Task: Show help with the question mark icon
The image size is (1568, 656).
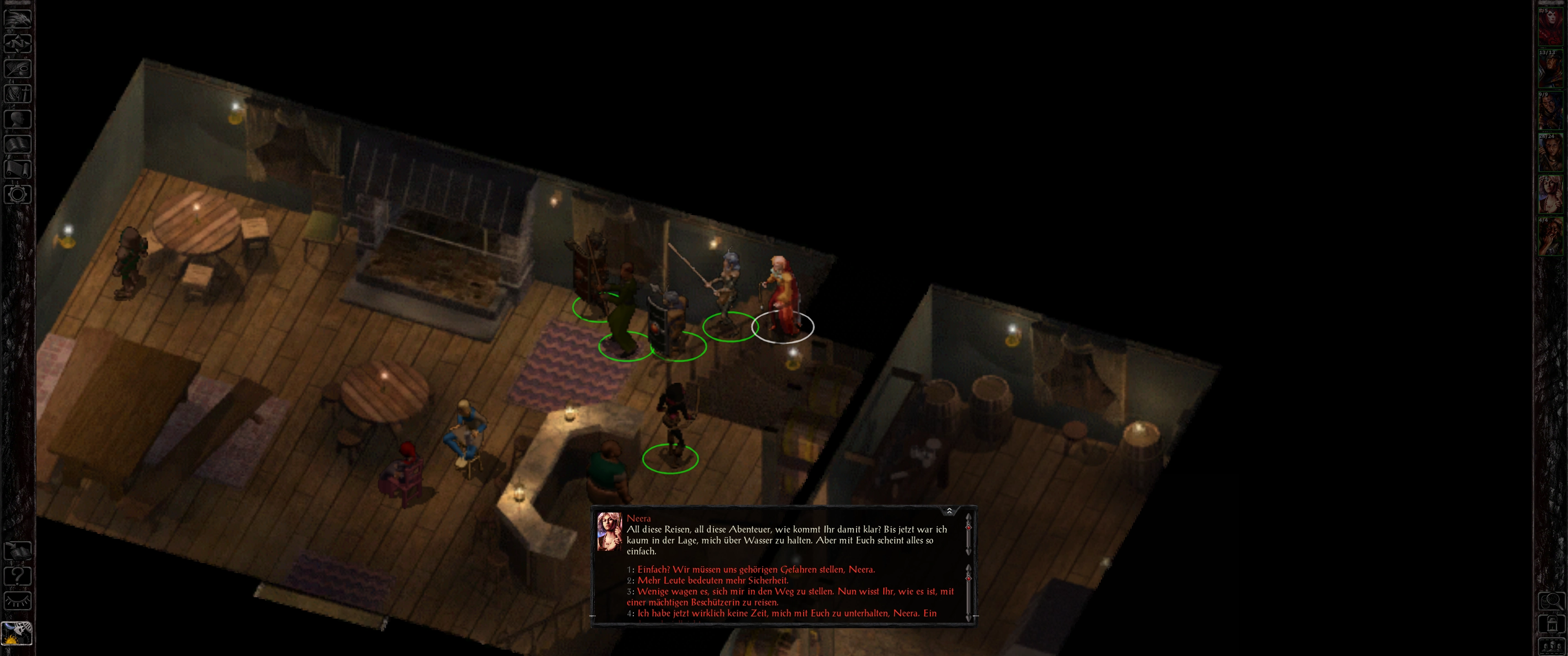Action: tap(18, 576)
